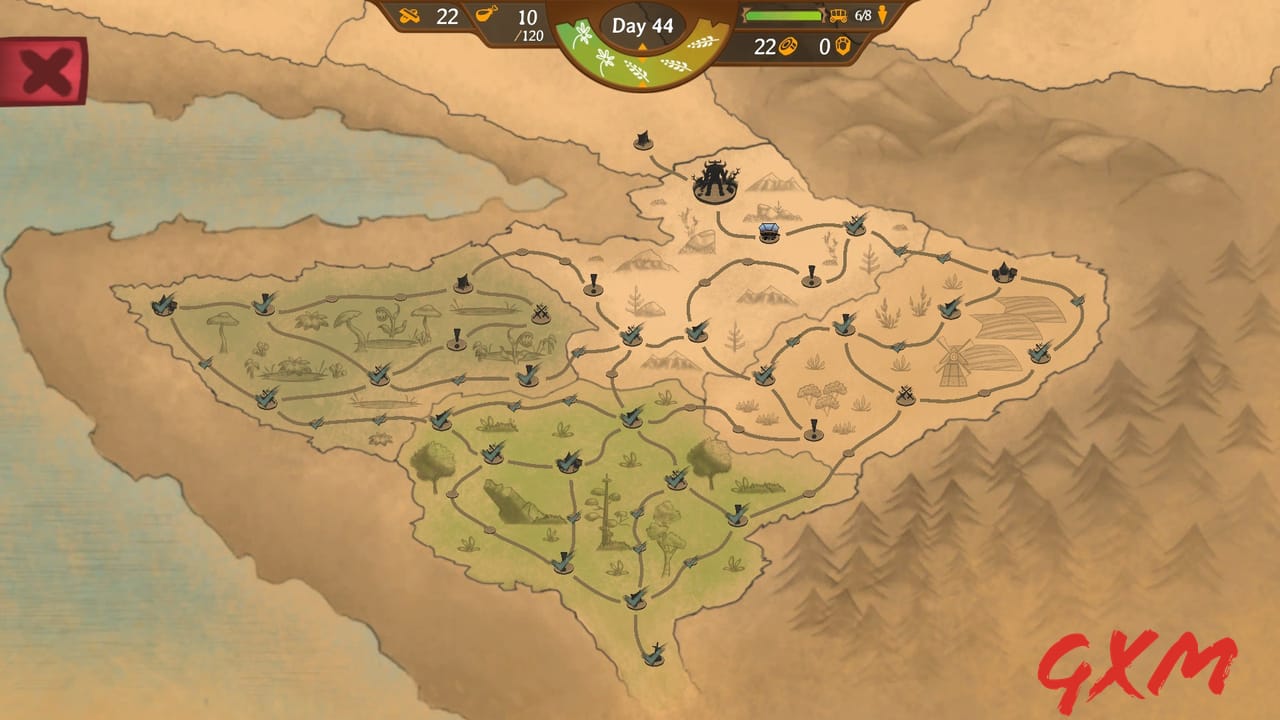The height and width of the screenshot is (720, 1280).
Task: Toggle the blue sprout node left of the windmill
Action: (900, 346)
